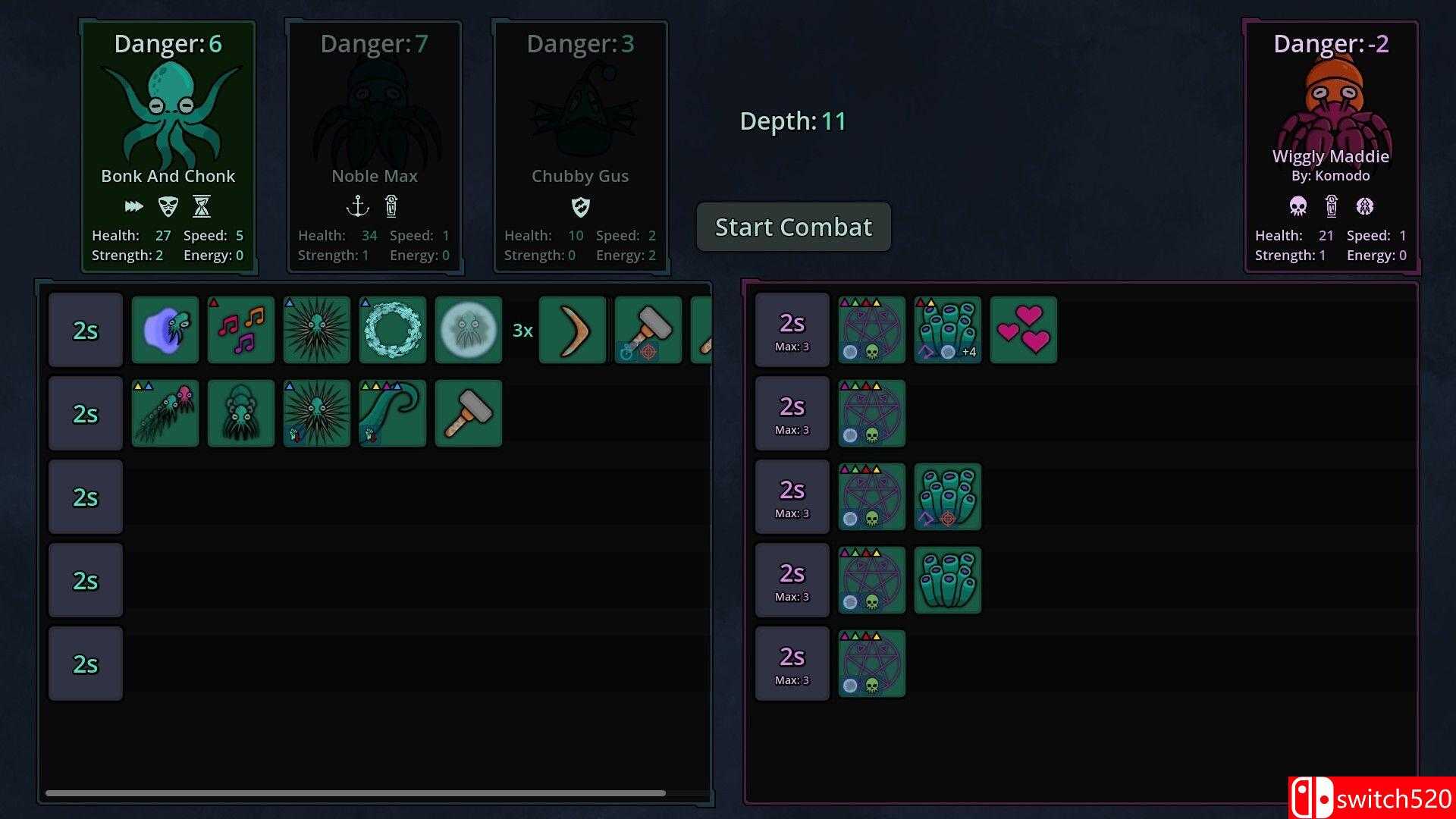1456x819 pixels.
Task: Click the anchor trait on Noble Max
Action: [x=358, y=206]
